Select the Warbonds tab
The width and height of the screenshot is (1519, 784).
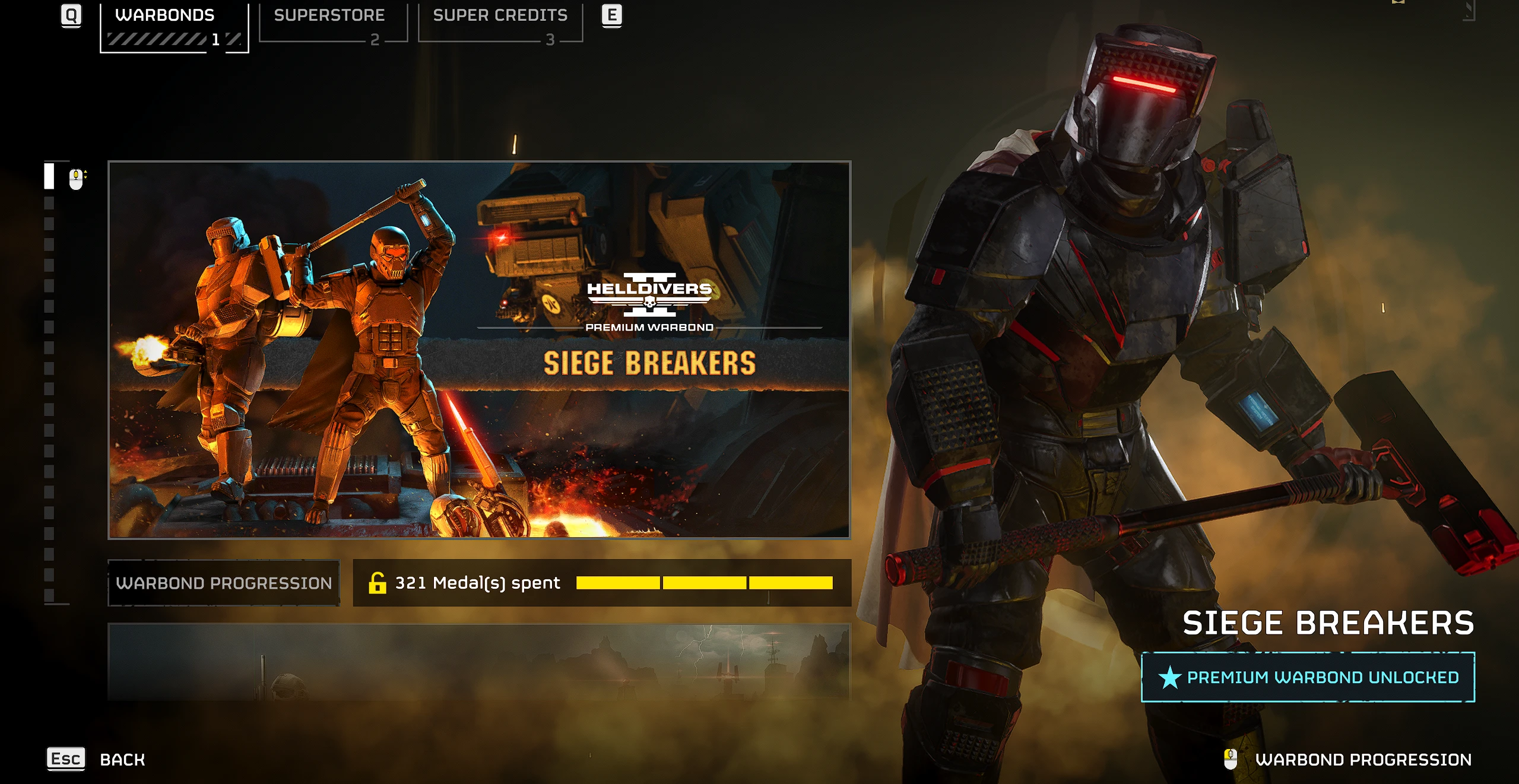164,15
